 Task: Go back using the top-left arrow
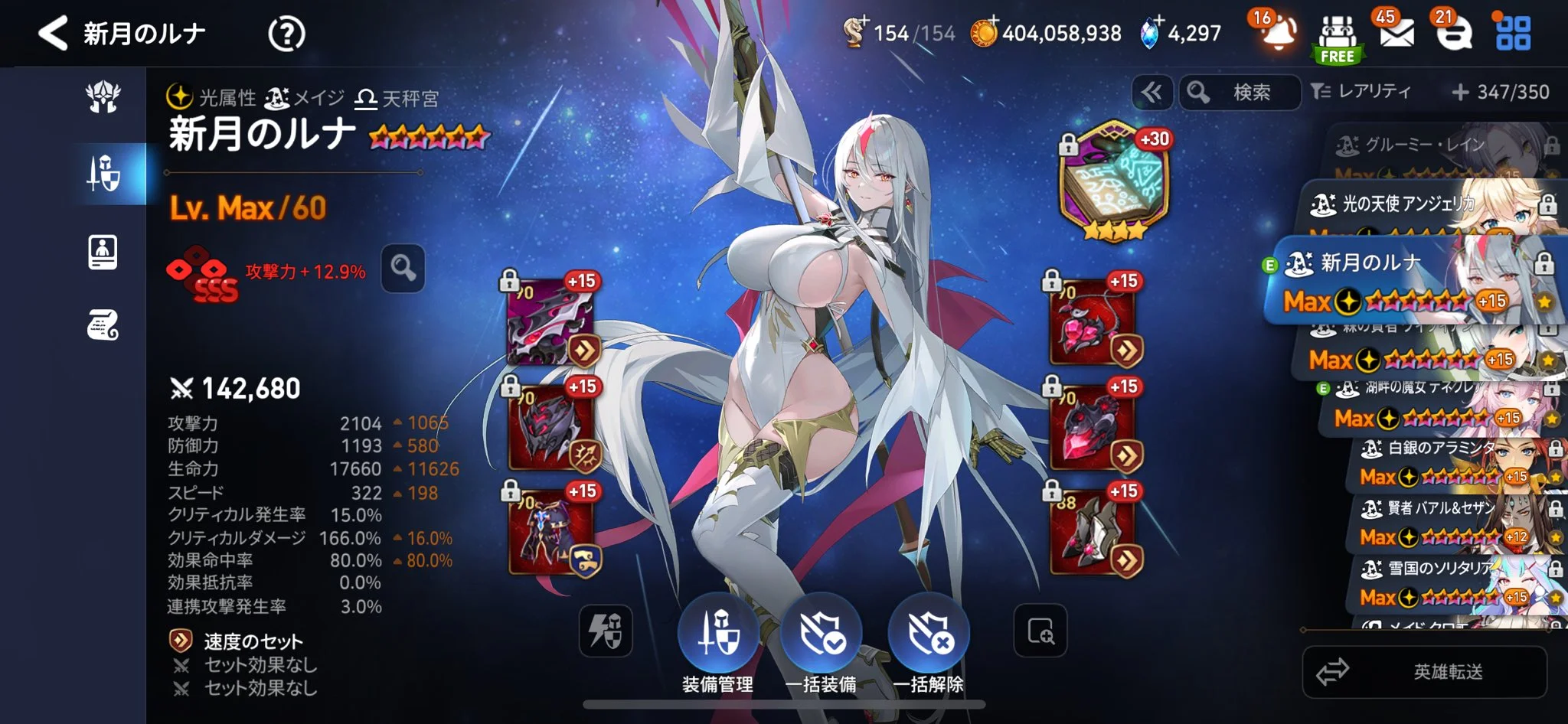pyautogui.click(x=53, y=34)
